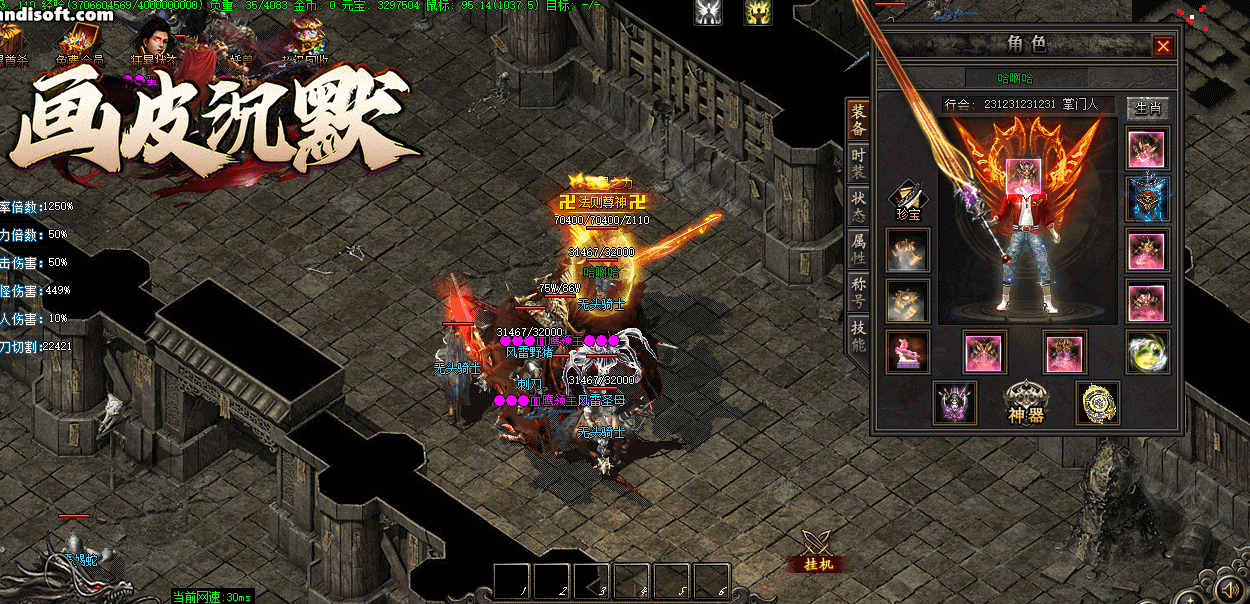Toggle the 挂机 auto-battle button
Screen dimensions: 1250x604
818,551
